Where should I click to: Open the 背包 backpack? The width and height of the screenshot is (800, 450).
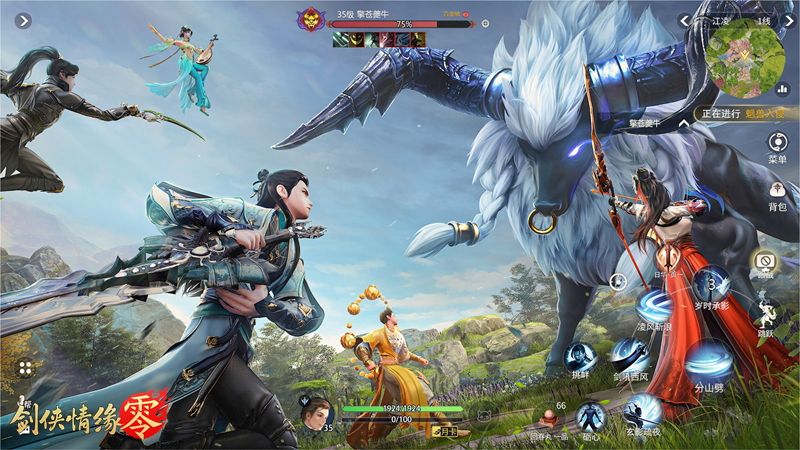pos(776,190)
